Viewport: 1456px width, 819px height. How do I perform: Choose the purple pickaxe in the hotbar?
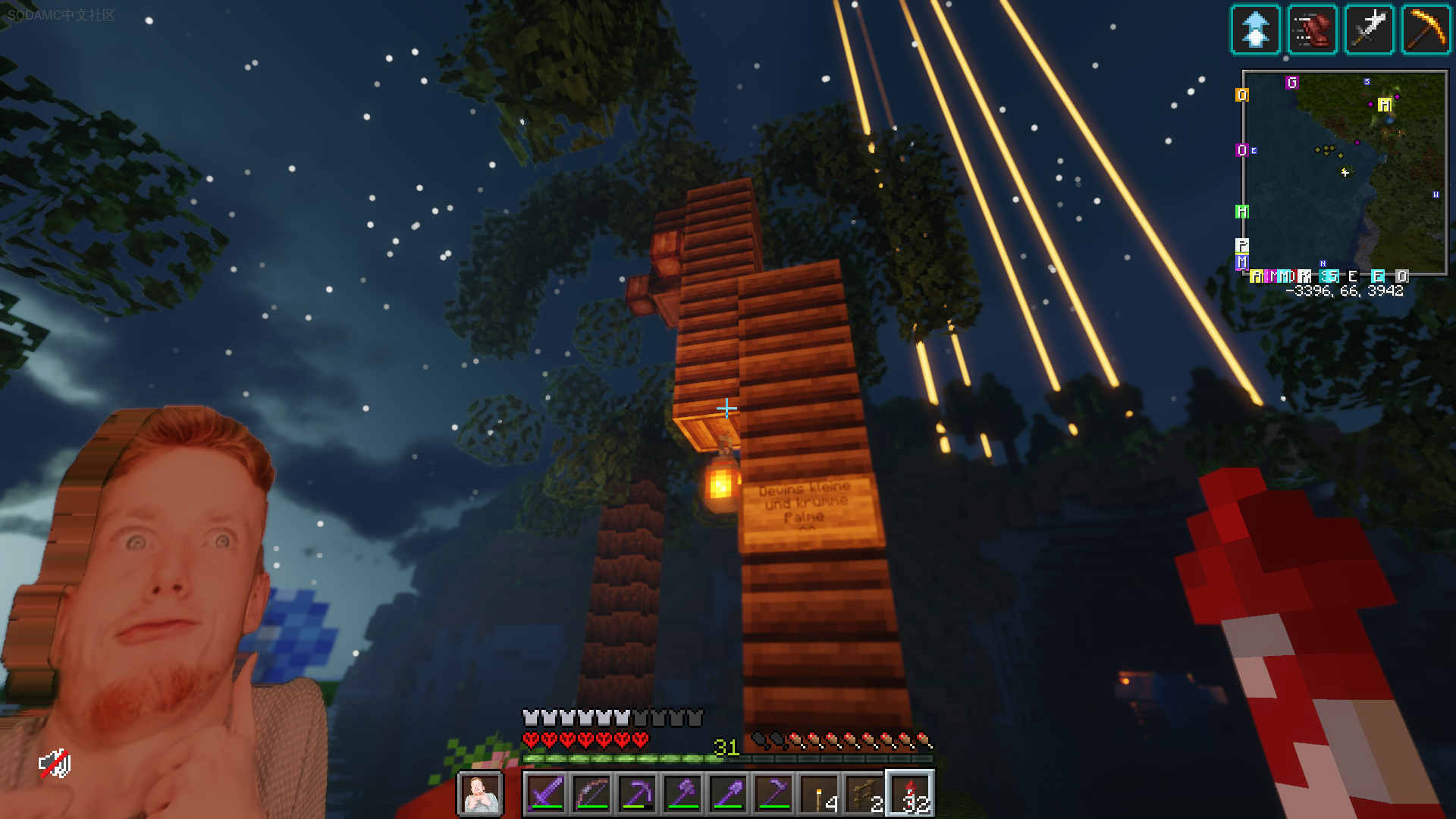[x=637, y=794]
